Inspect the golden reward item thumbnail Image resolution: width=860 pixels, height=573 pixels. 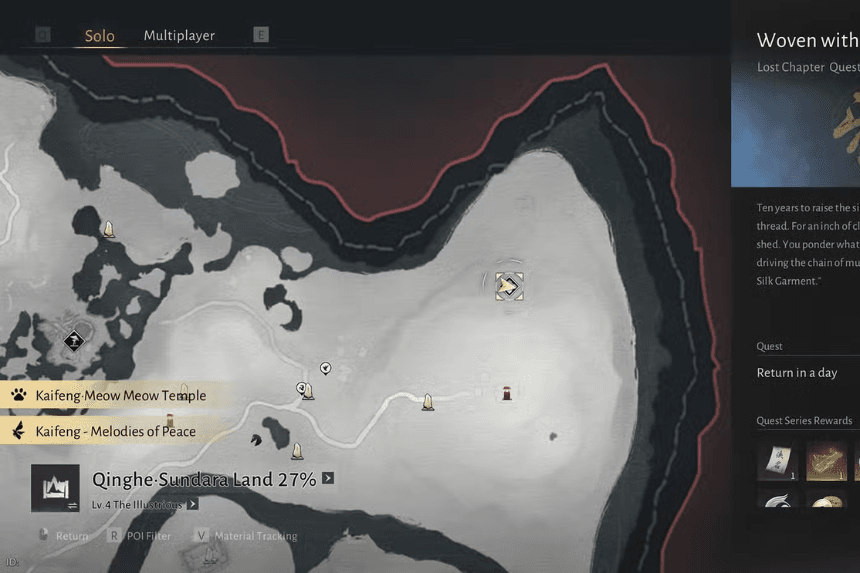pyautogui.click(x=827, y=461)
